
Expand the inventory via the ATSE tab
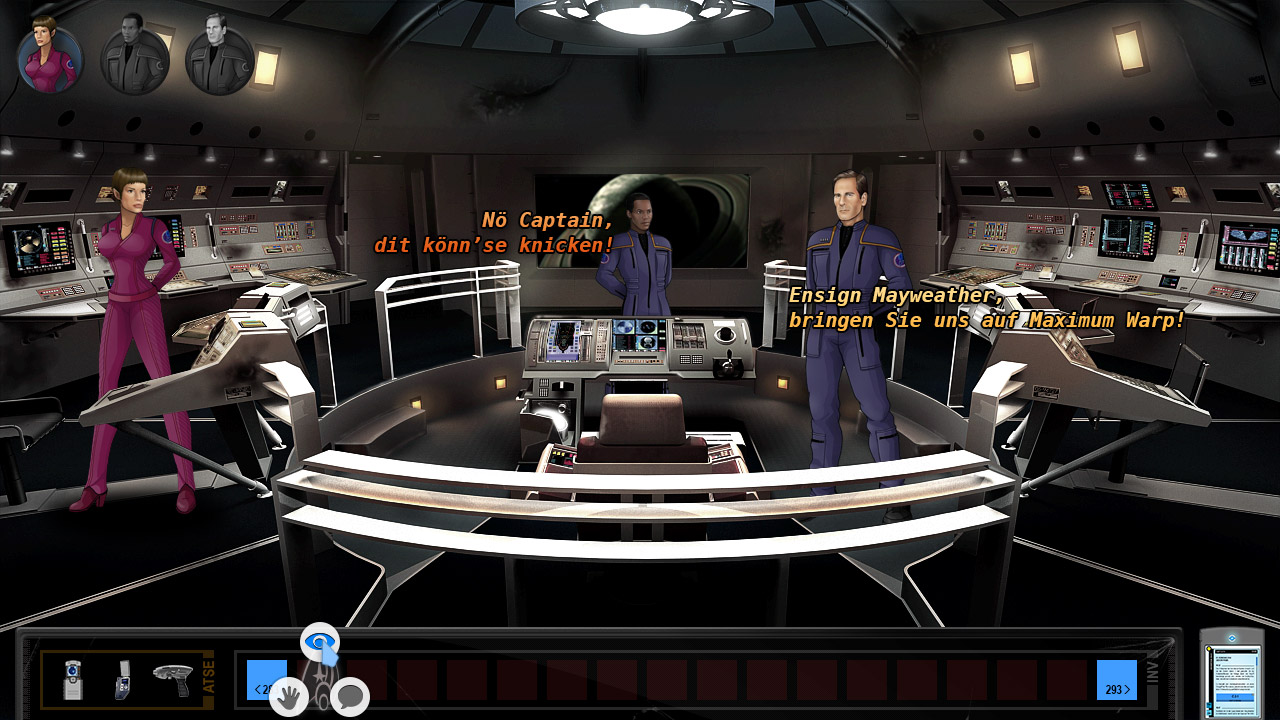[210, 676]
